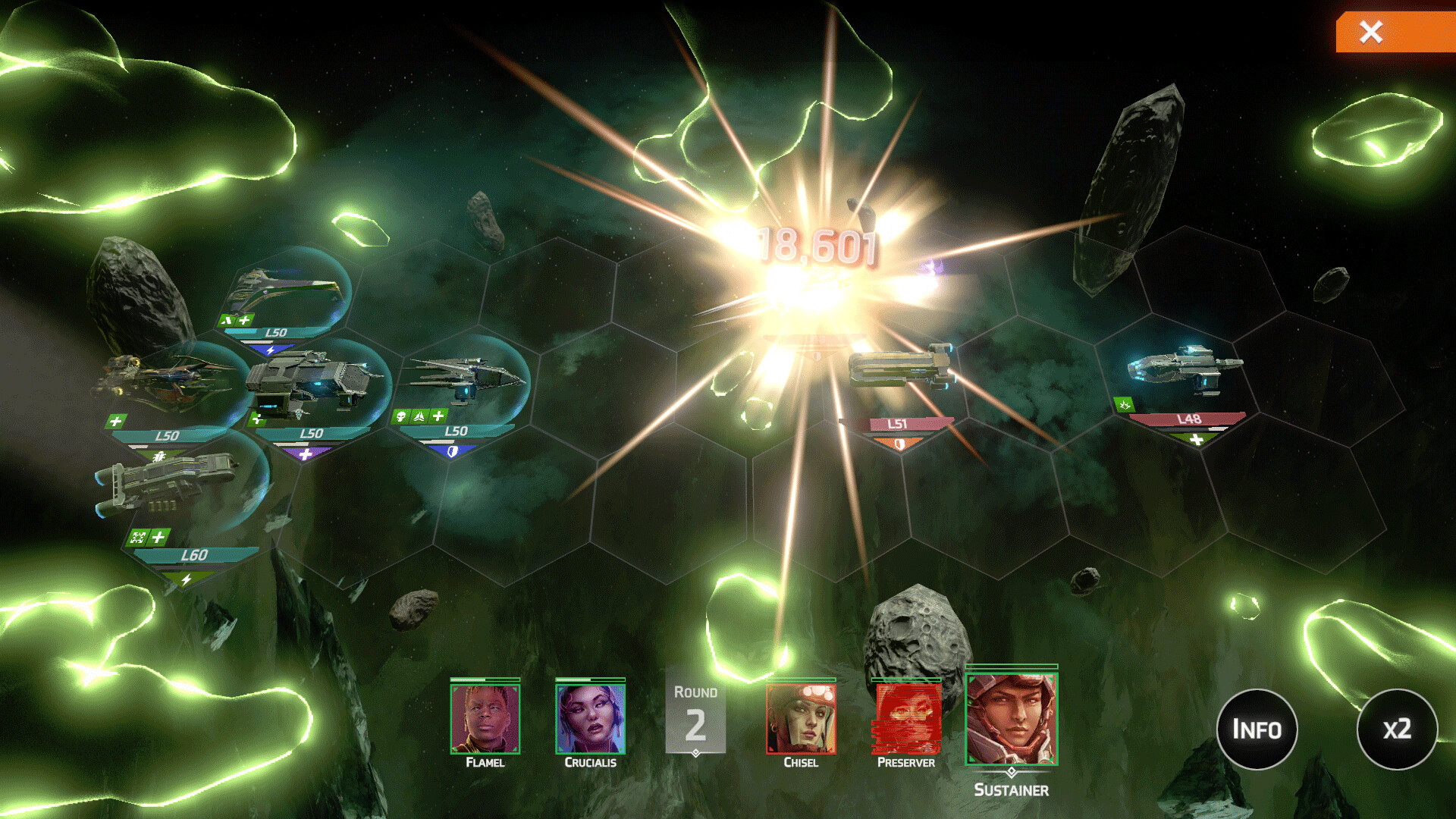Toggle the x2 battle speed

1397,729
